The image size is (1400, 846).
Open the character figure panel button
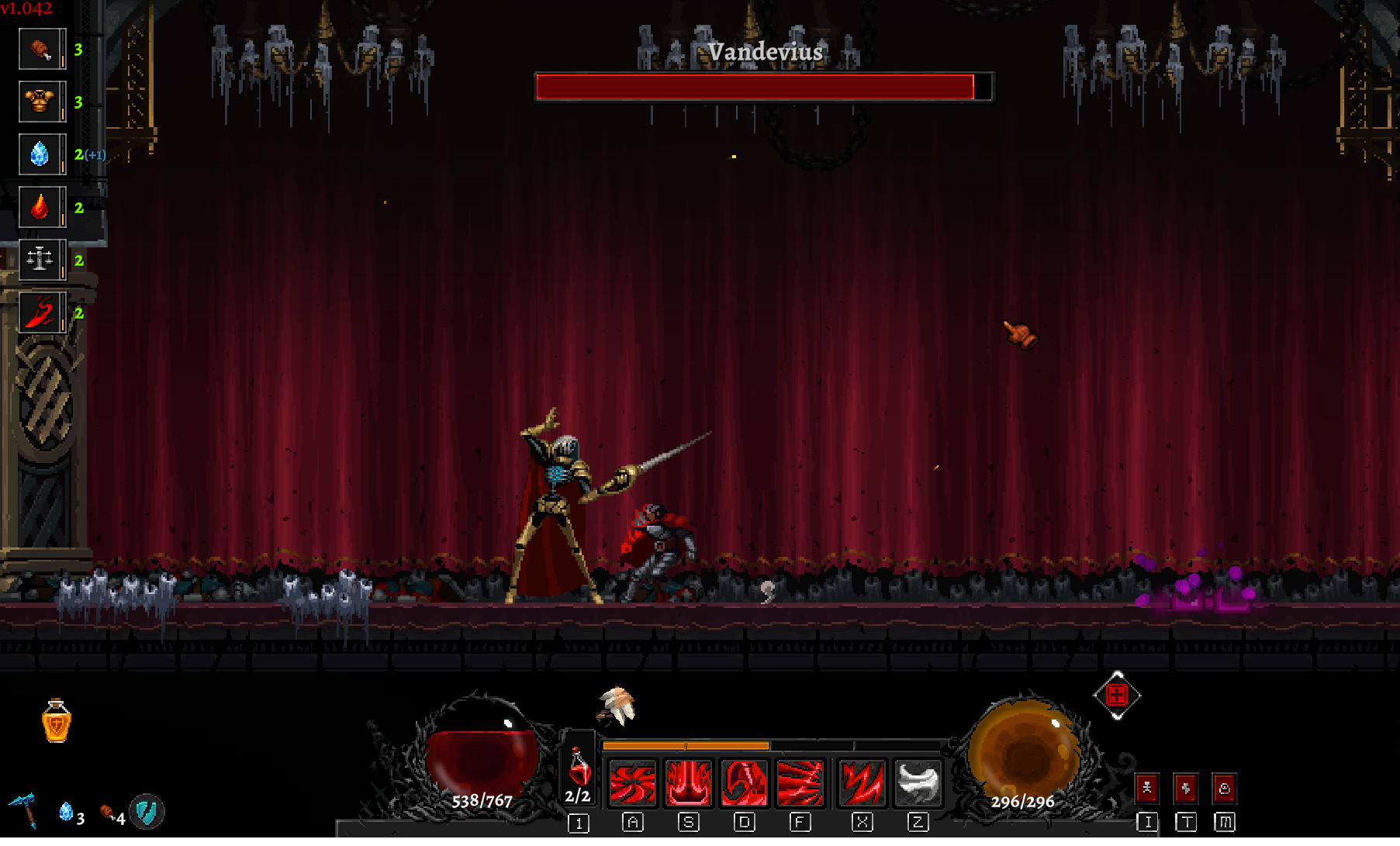[1147, 789]
